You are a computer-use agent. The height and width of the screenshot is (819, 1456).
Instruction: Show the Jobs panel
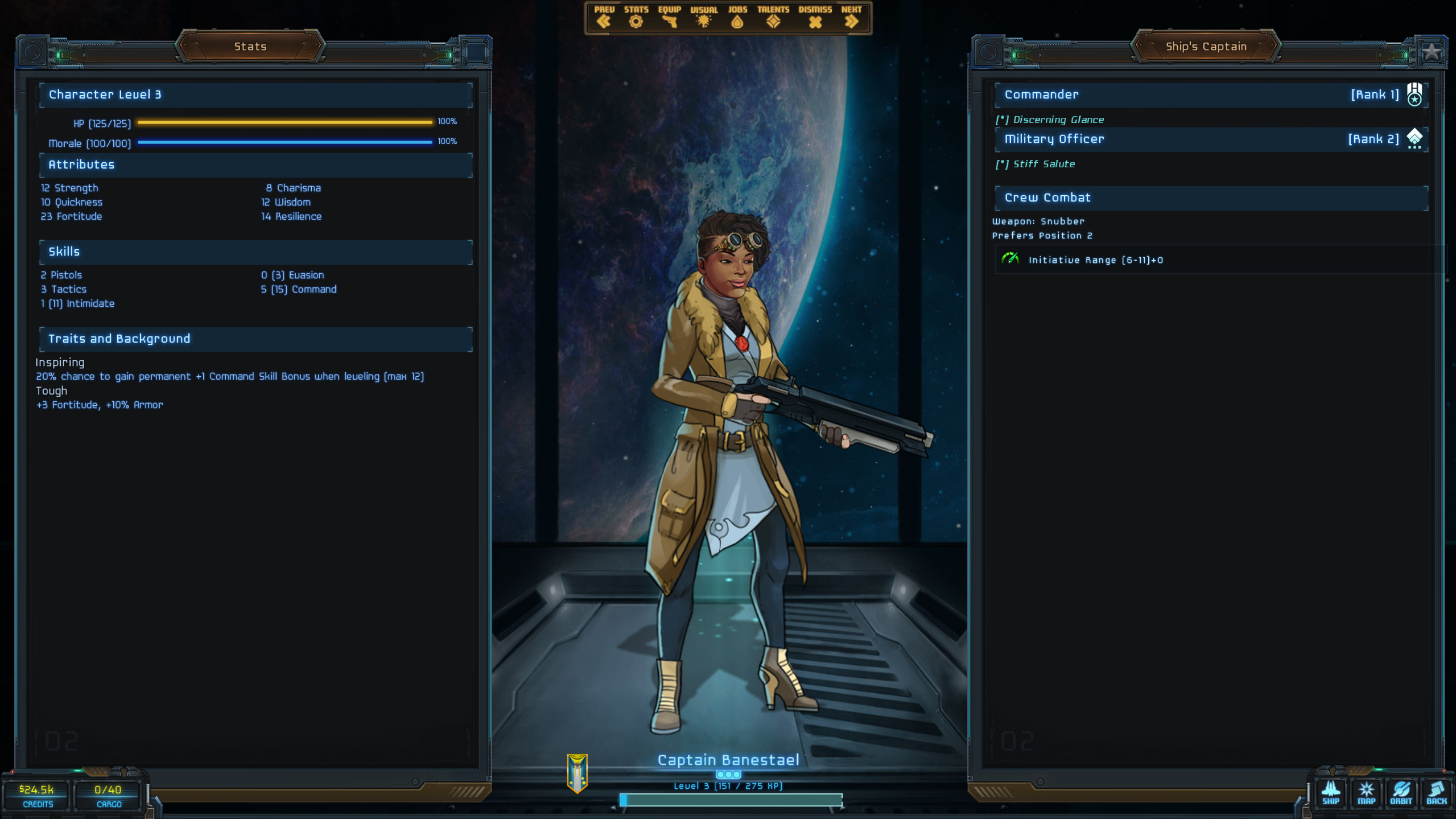737,18
